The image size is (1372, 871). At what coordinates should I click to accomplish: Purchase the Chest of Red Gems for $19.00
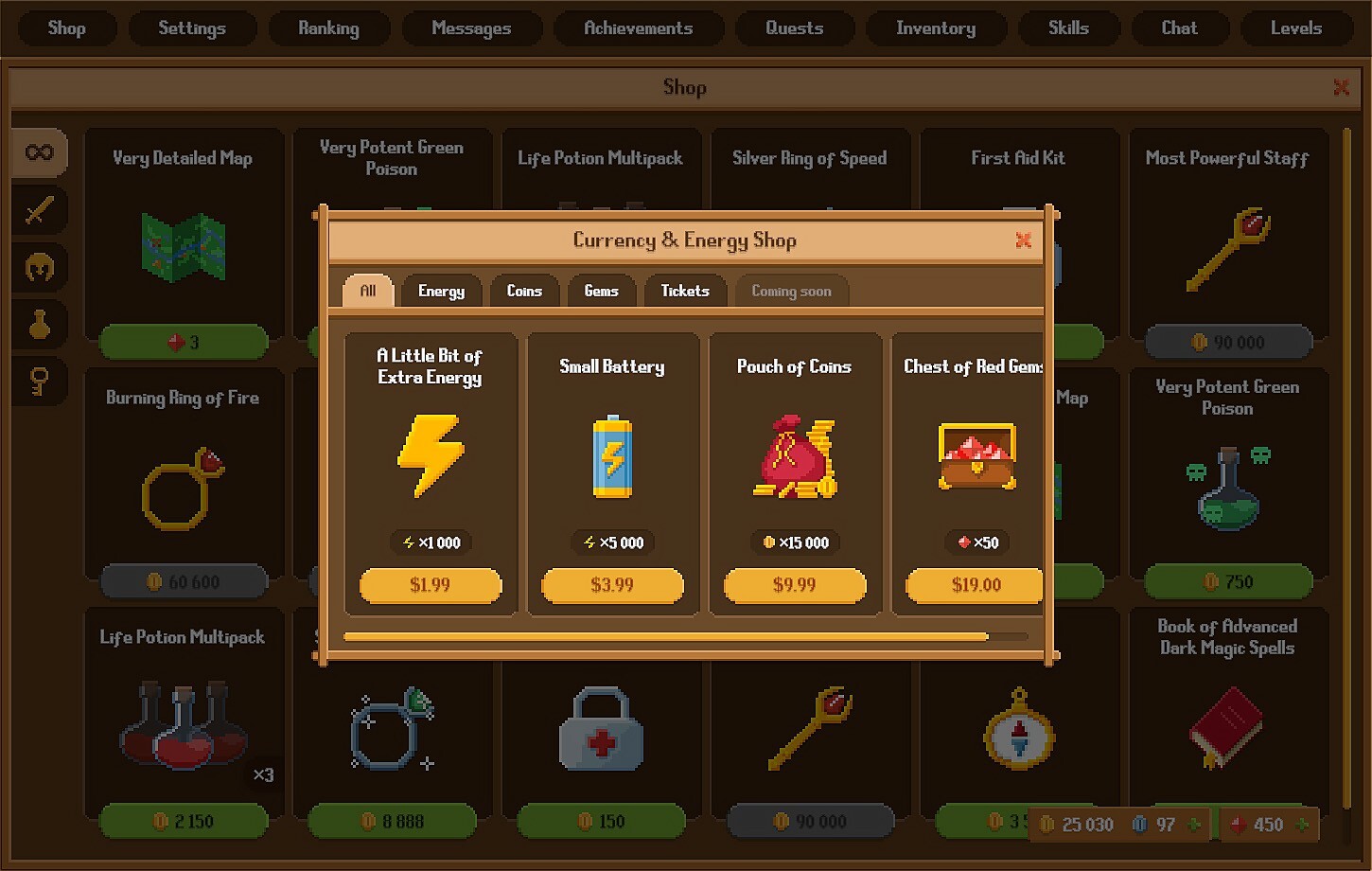click(973, 585)
